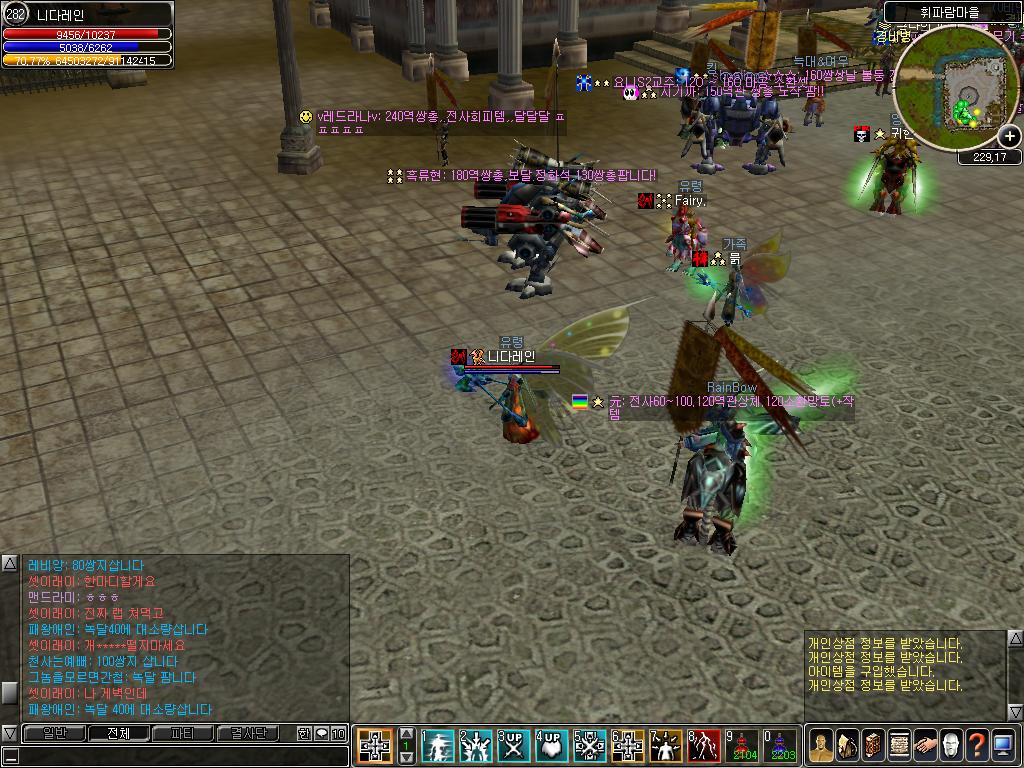
Task: Activate the red lightning skill in slot 8
Action: pos(704,746)
